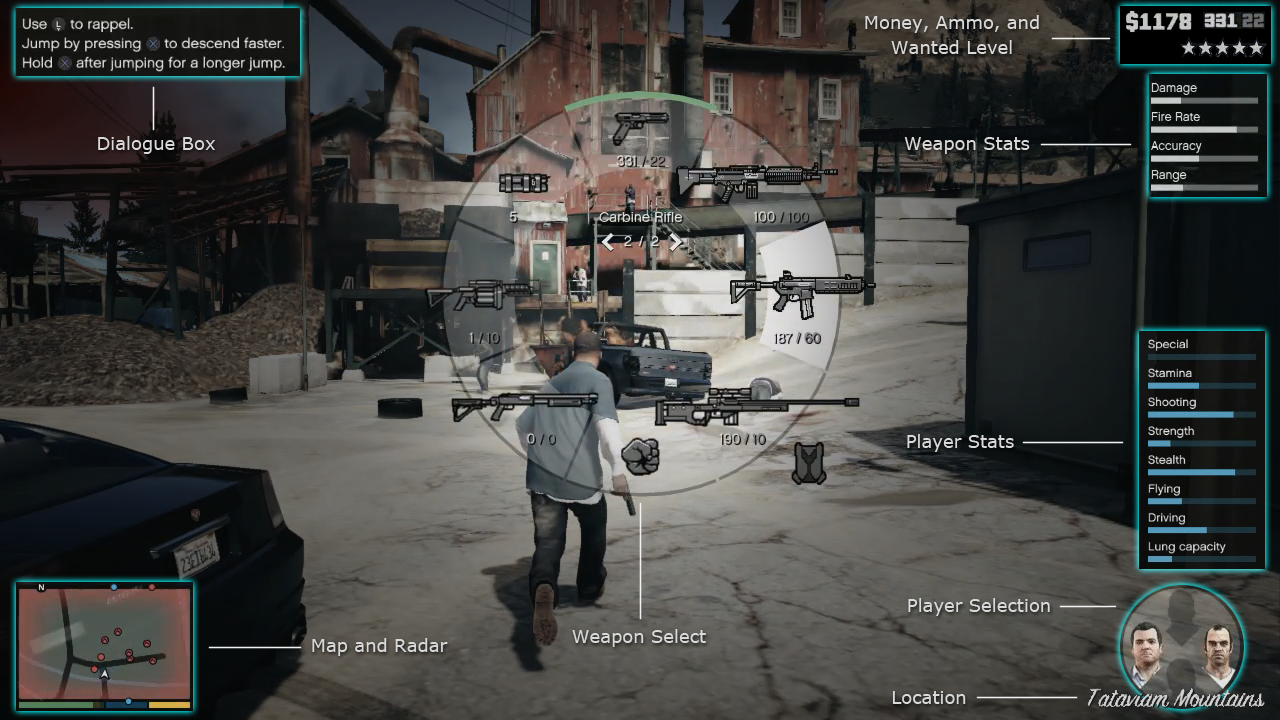Click the minimap radar
This screenshot has width=1280, height=720.
tap(104, 641)
